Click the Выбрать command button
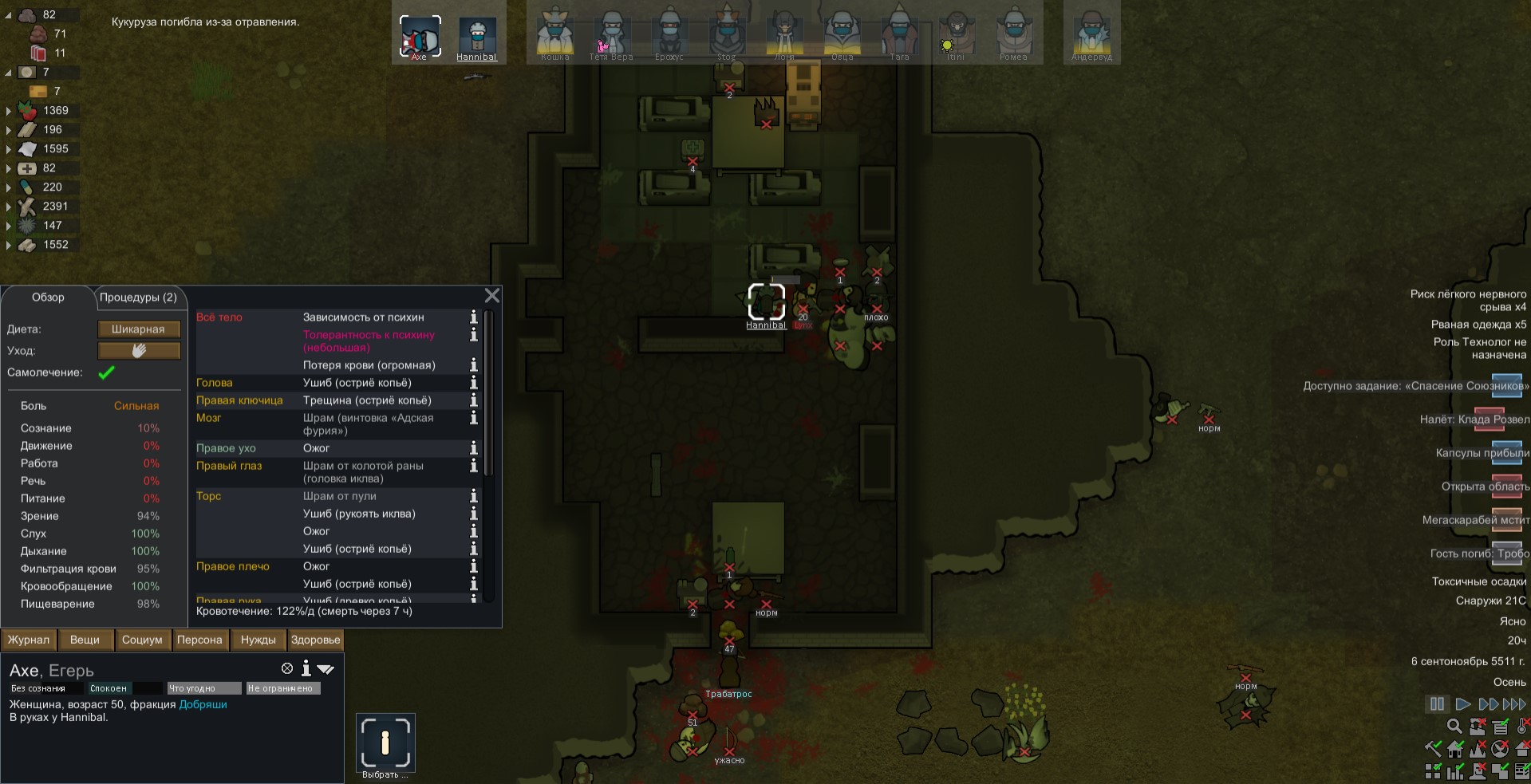Viewport: 1531px width, 784px height. pos(385,743)
